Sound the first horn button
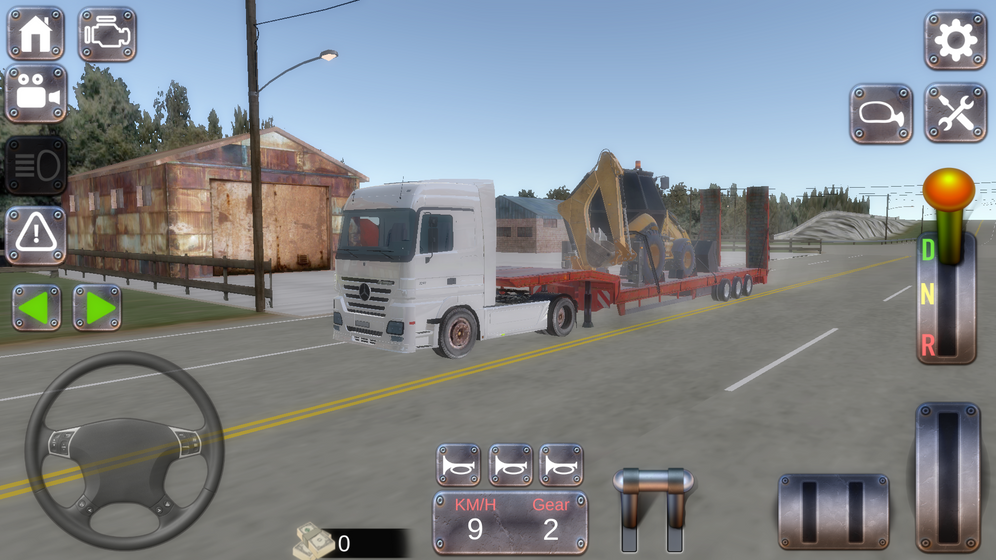Screen dimensions: 996x560 coord(459,465)
